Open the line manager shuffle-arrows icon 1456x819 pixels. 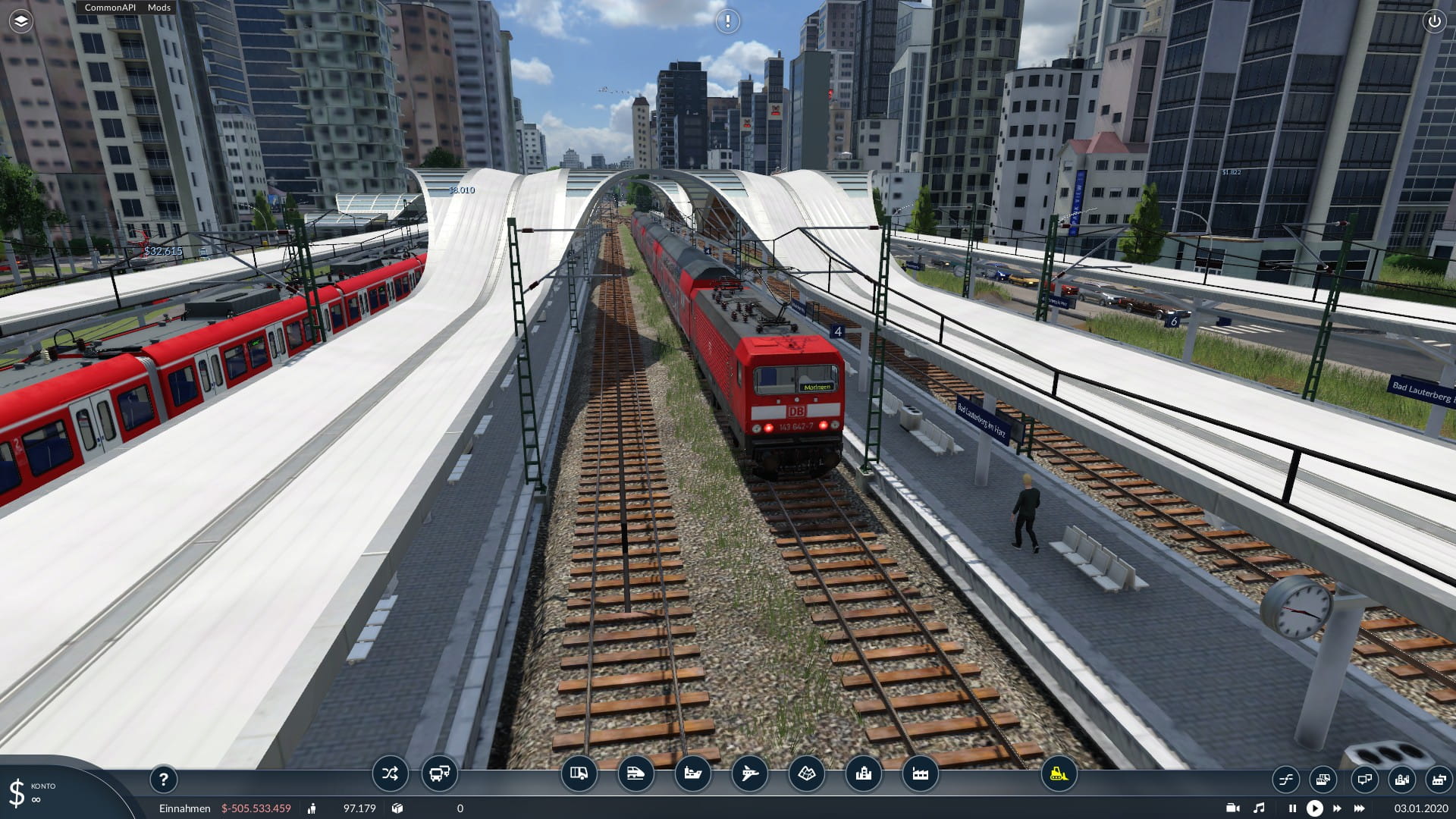pos(390,774)
